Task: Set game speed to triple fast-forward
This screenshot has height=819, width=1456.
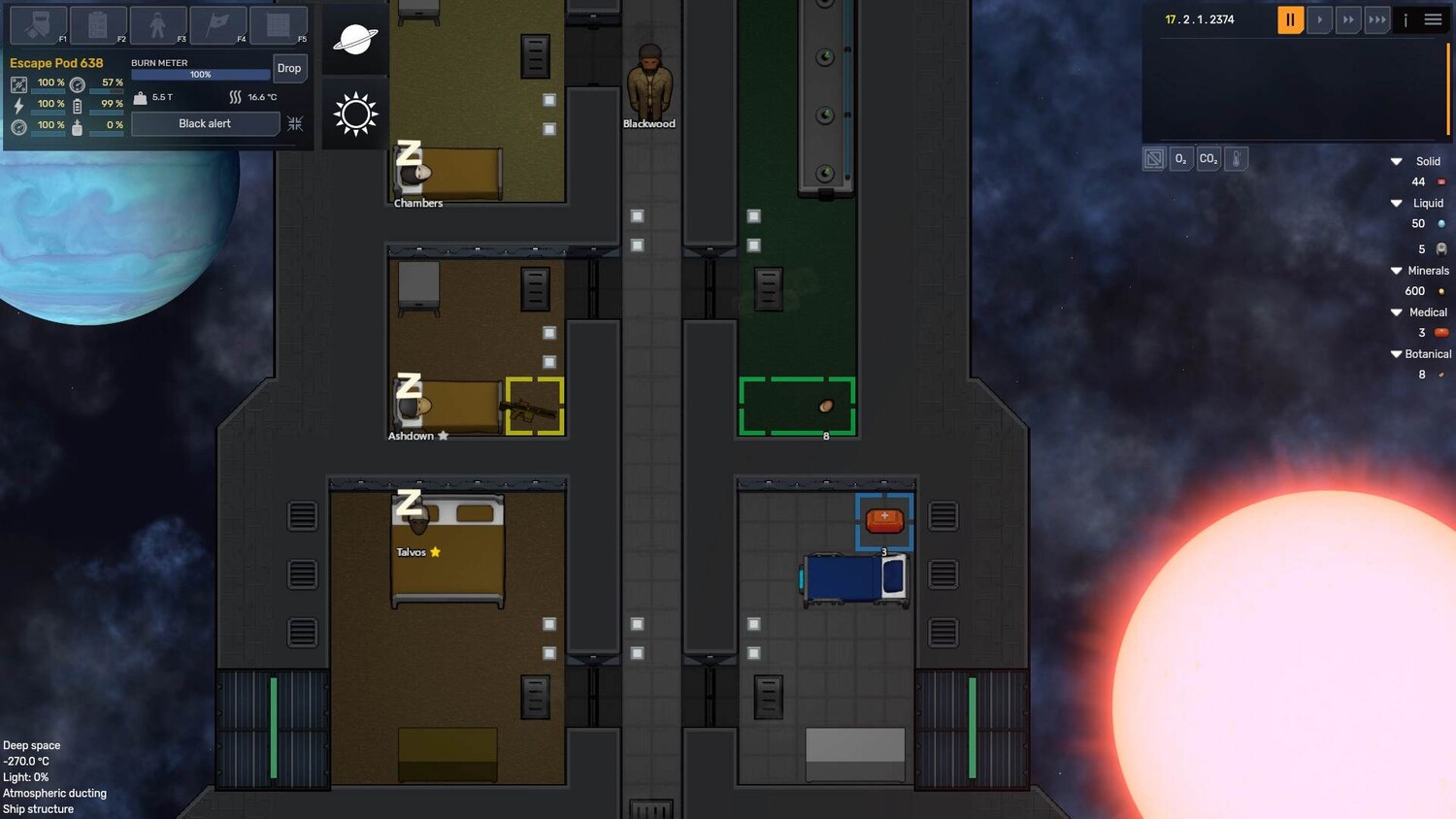Action: (x=1377, y=19)
